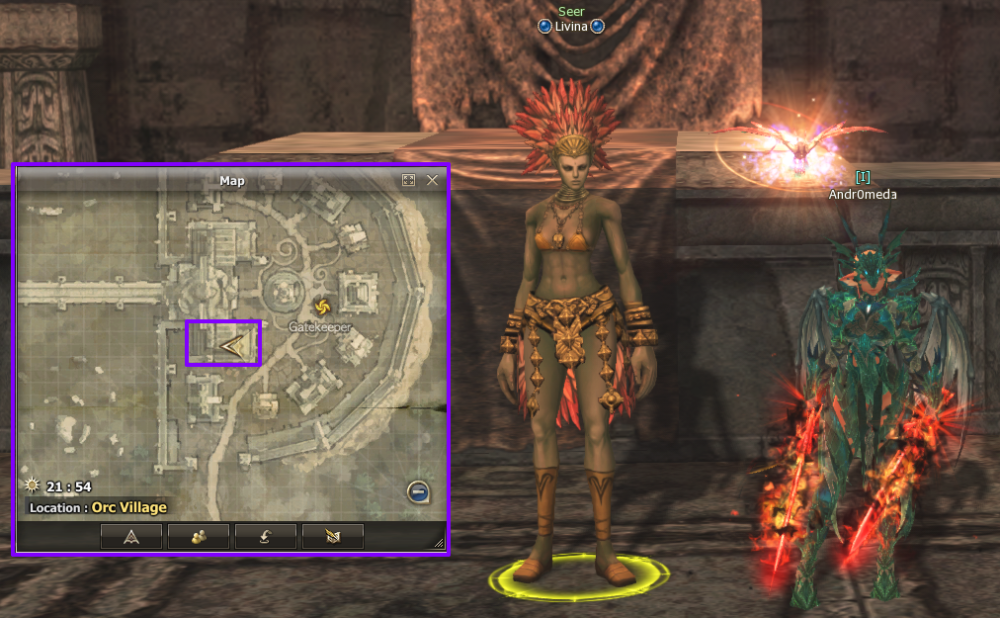Zoom out the map with minus button
1000x618 pixels.
418,492
